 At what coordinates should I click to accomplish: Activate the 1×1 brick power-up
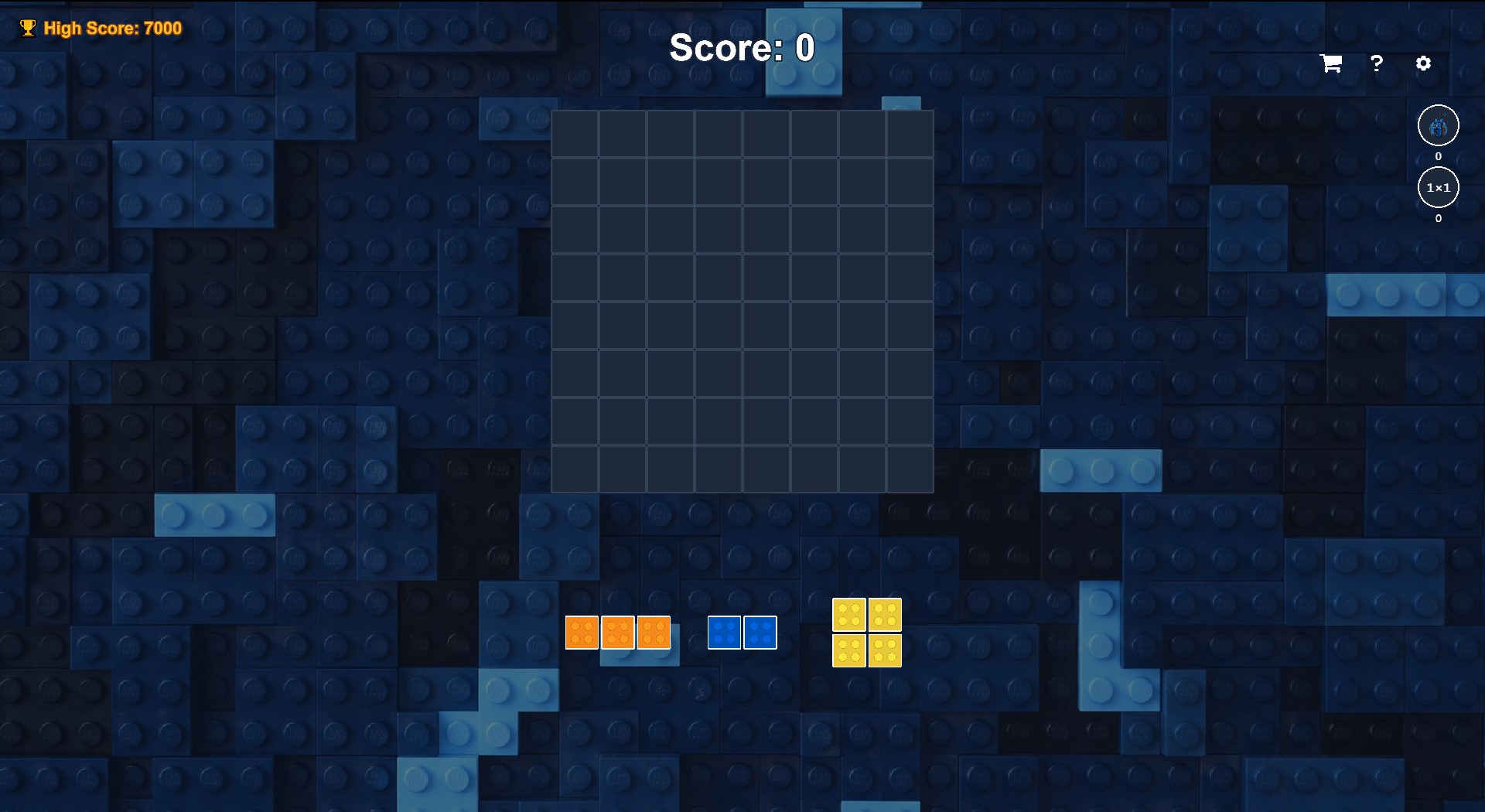(x=1438, y=186)
